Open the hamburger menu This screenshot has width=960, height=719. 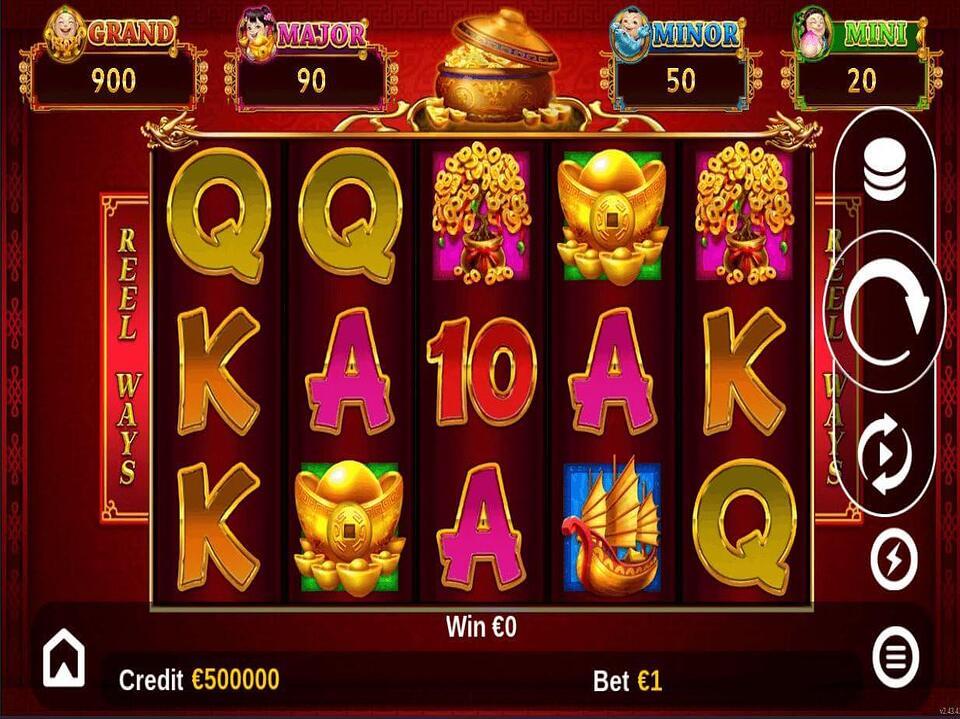(895, 657)
